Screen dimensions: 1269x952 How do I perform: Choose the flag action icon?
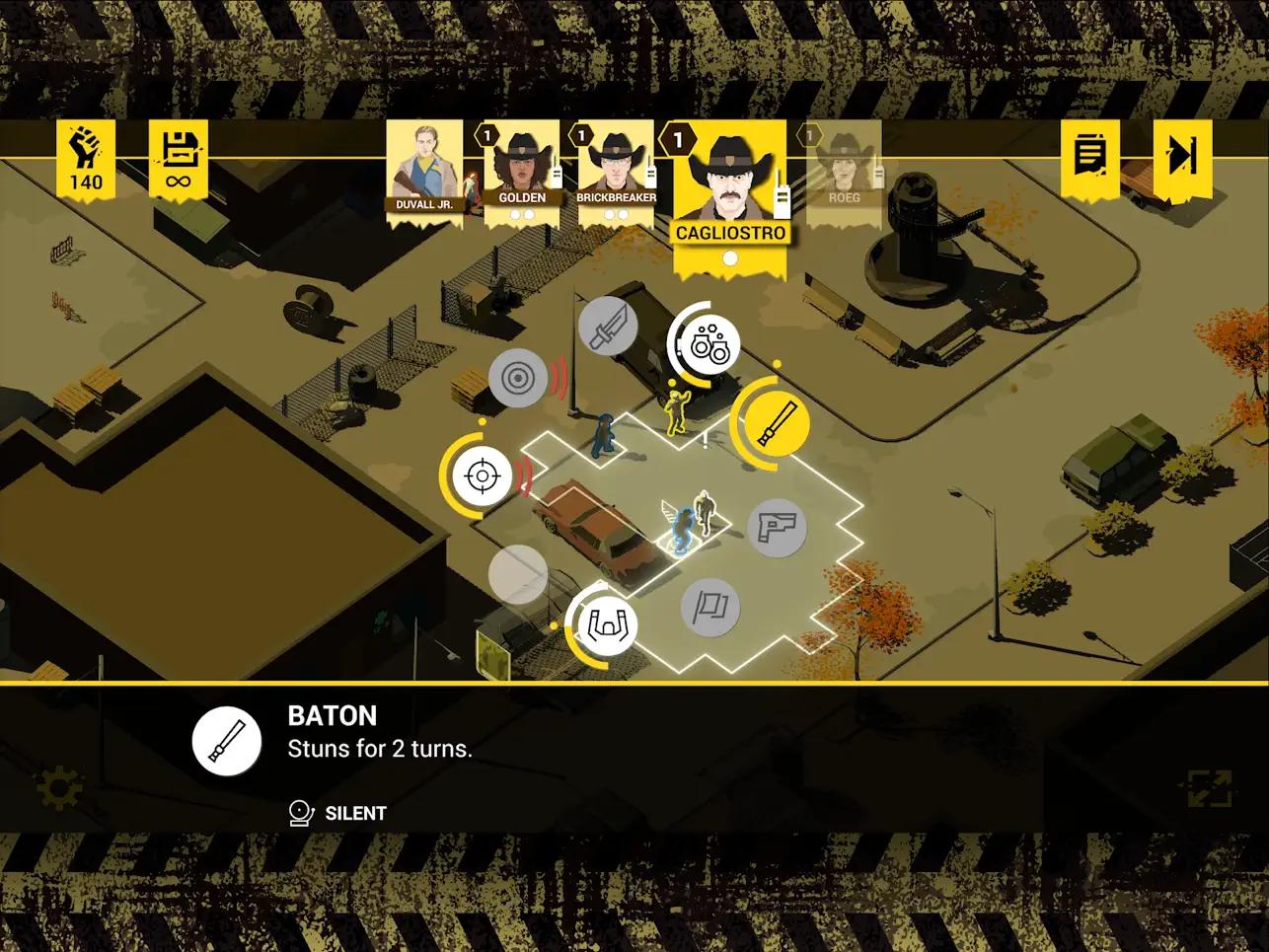coord(710,606)
